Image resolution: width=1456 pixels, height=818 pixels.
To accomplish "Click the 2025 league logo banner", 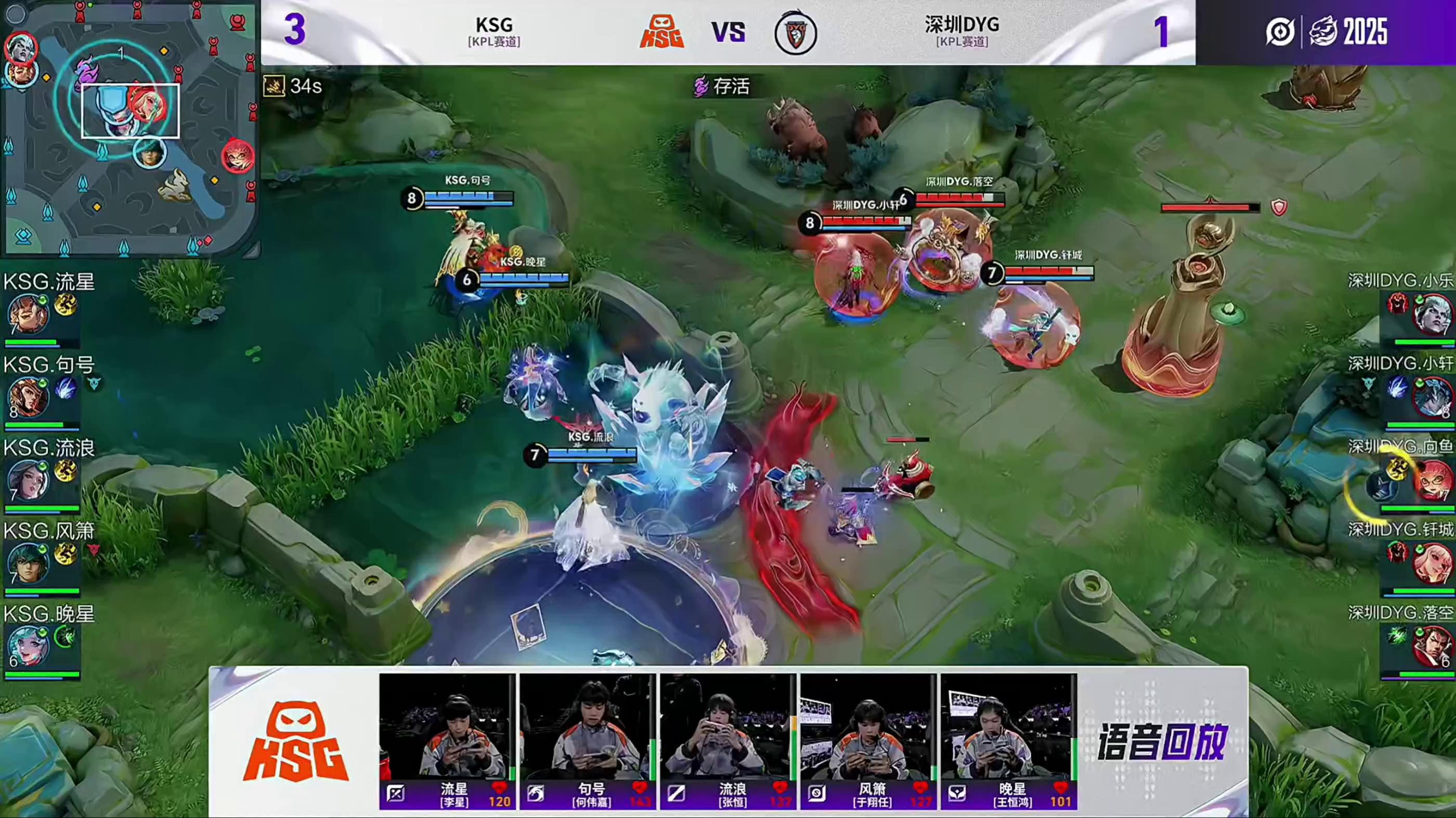I will click(x=1326, y=32).
